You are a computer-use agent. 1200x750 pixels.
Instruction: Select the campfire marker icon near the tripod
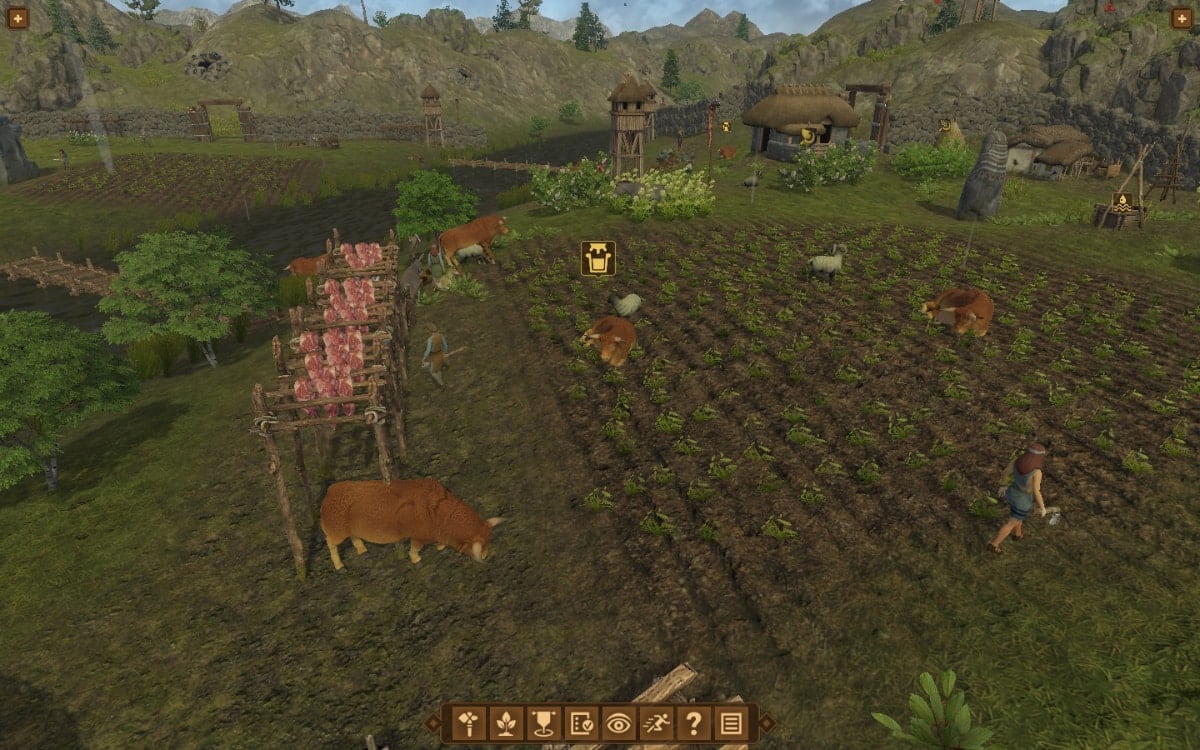tap(1122, 202)
